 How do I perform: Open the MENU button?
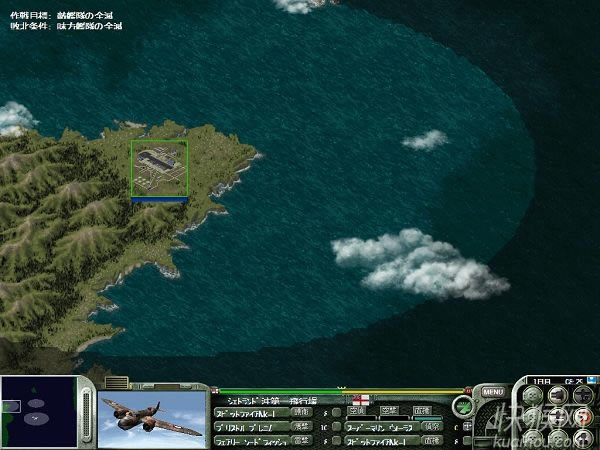tap(492, 392)
